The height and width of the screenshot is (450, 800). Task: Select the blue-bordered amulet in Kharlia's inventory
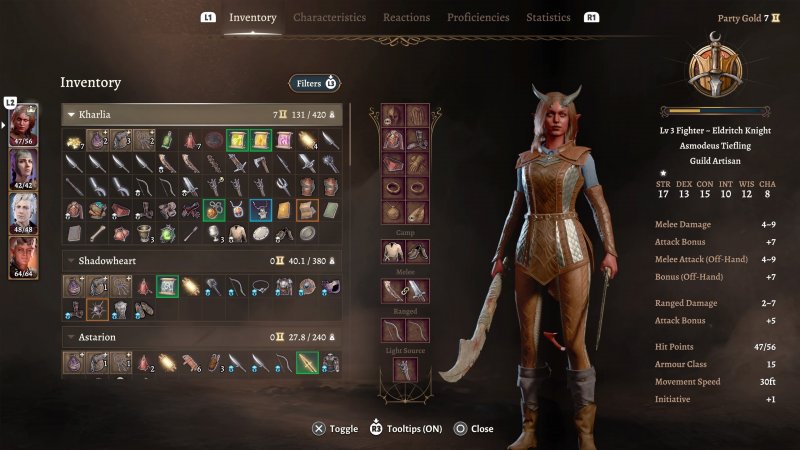click(x=260, y=210)
